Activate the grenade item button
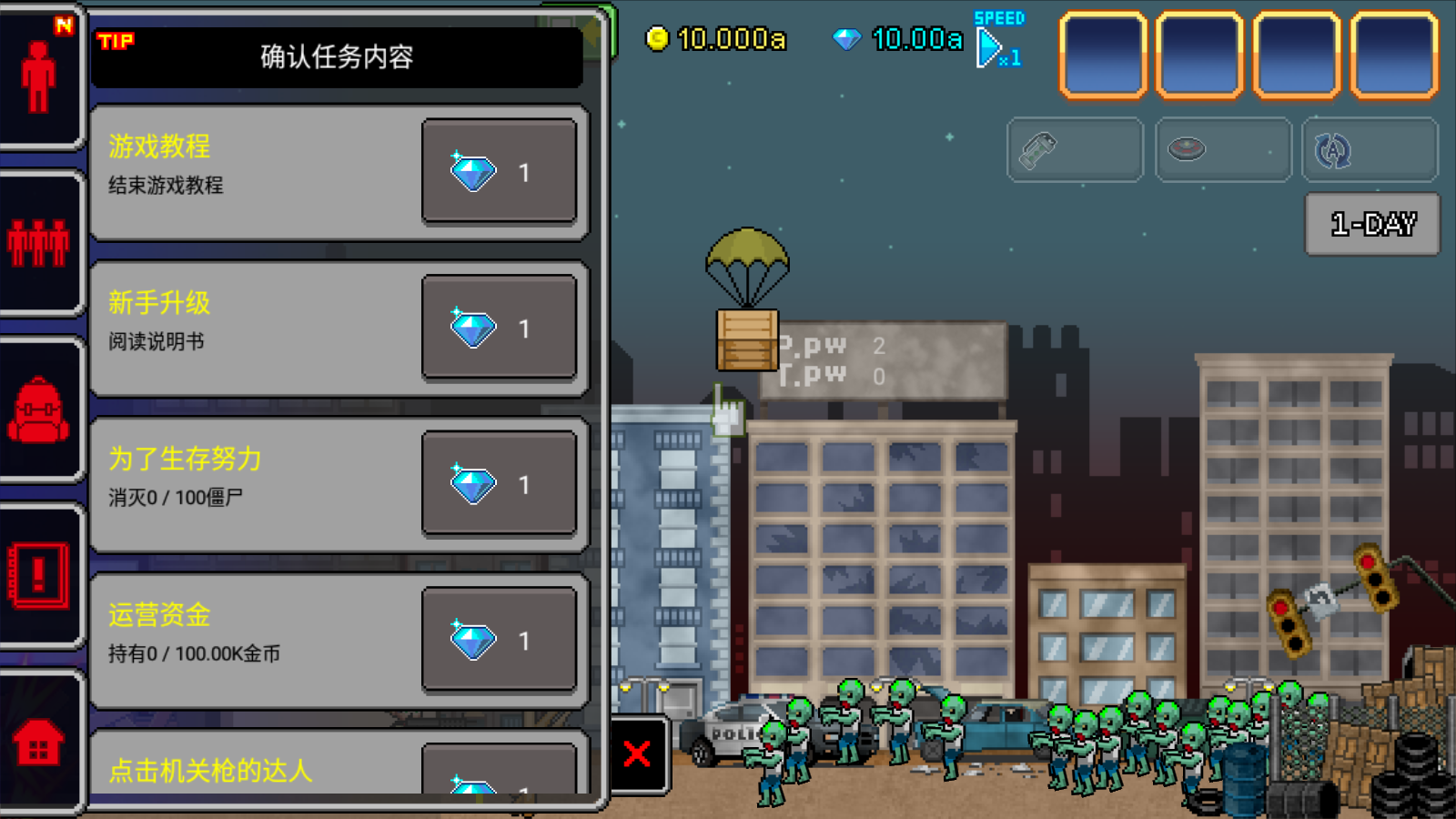 (1075, 150)
